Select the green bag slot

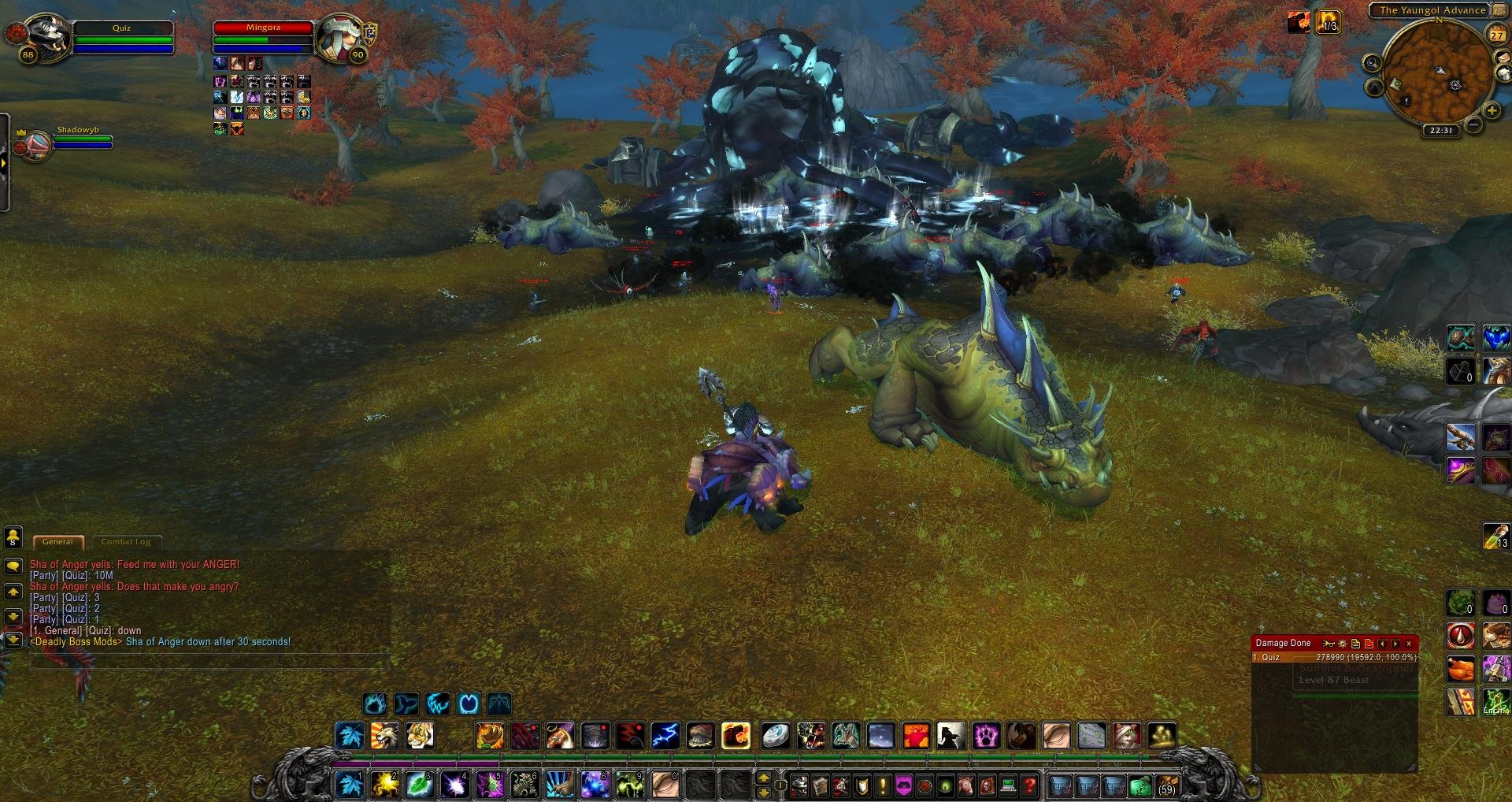coord(1139,785)
